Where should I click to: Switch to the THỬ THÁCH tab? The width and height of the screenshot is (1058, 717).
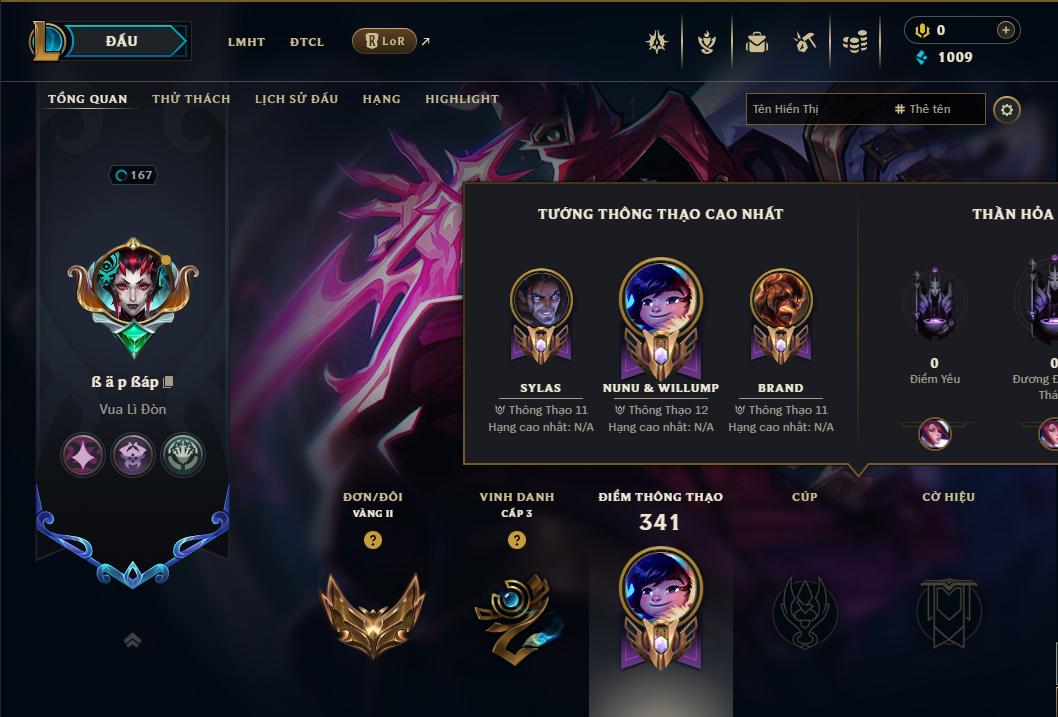(191, 99)
